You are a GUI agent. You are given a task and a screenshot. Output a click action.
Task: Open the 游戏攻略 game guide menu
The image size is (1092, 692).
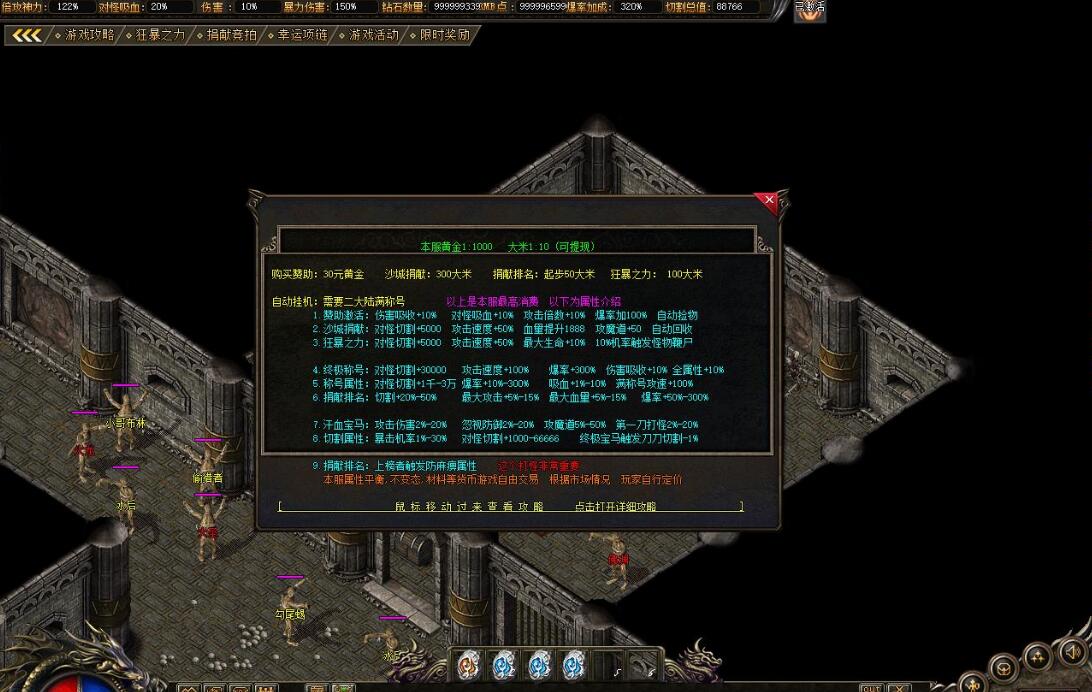tap(90, 35)
